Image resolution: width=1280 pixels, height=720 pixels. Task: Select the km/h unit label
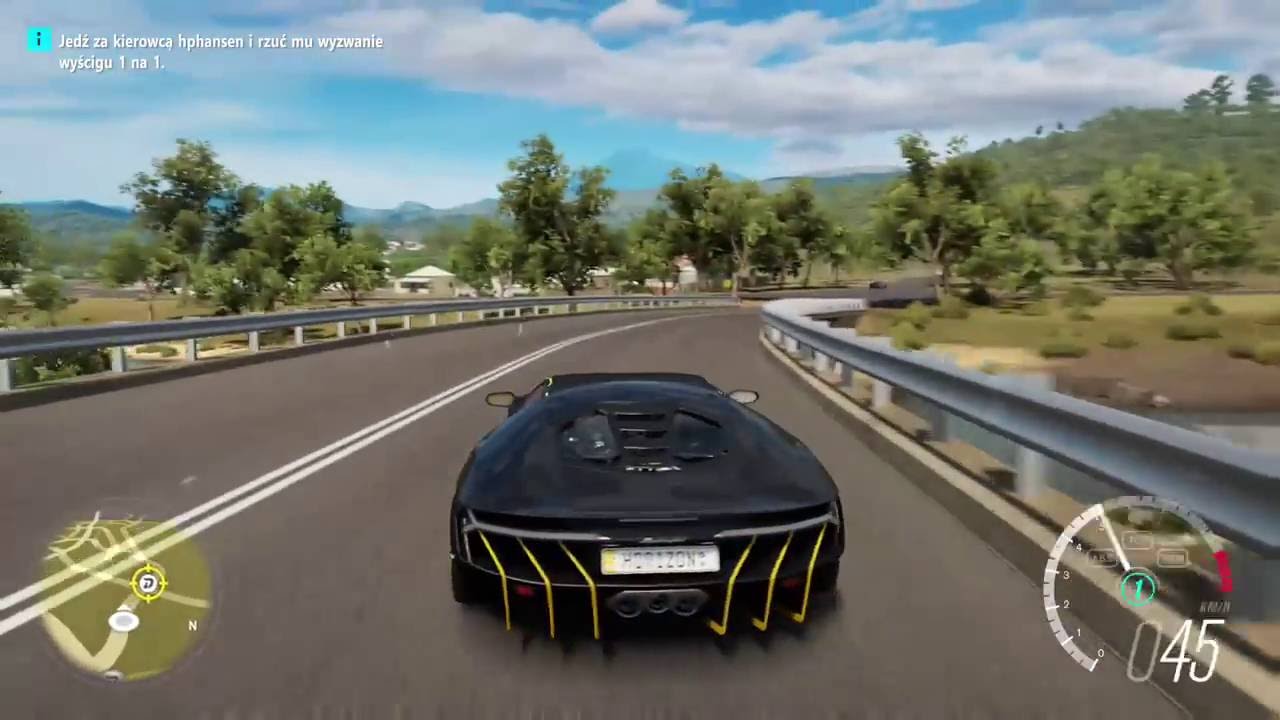tap(1215, 604)
